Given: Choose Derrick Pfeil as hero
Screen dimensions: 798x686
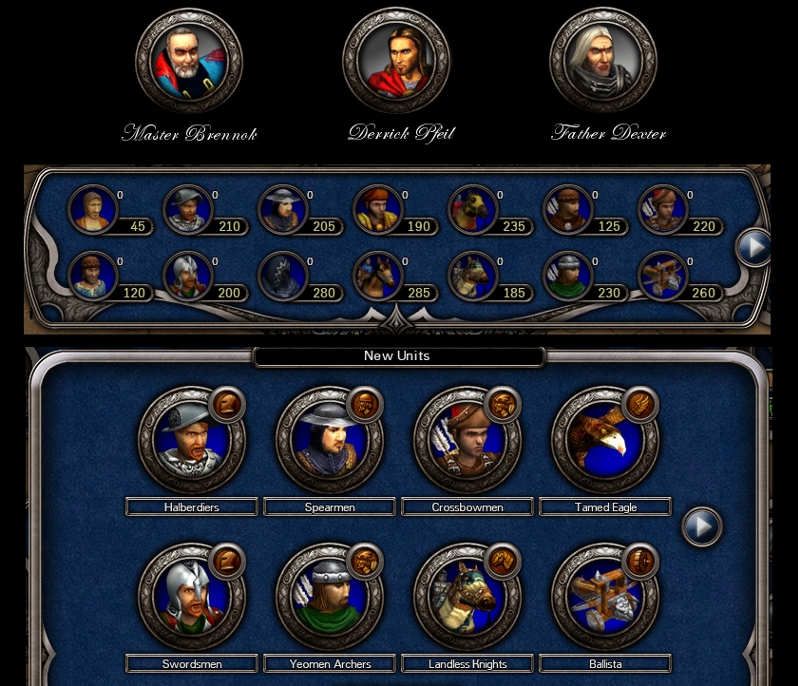Looking at the screenshot, I should pyautogui.click(x=396, y=62).
